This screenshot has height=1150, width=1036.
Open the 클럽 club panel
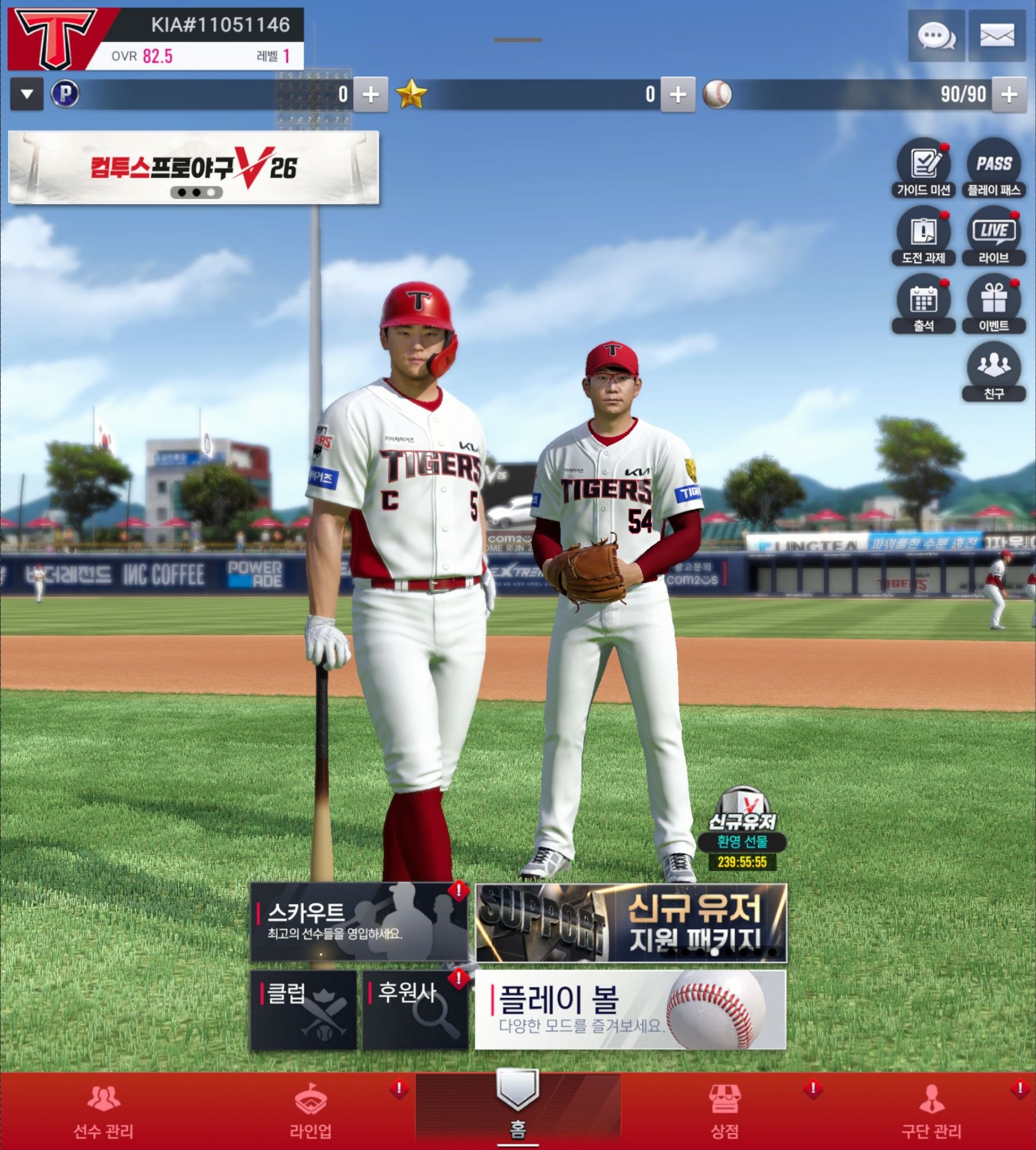[303, 1010]
